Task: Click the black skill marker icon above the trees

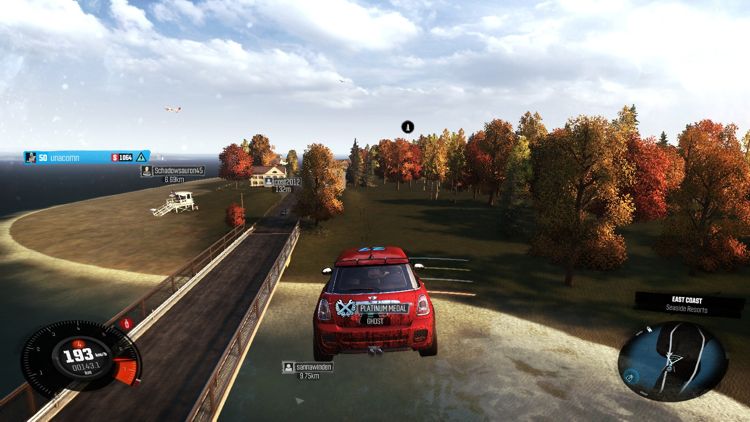Action: pos(407,127)
